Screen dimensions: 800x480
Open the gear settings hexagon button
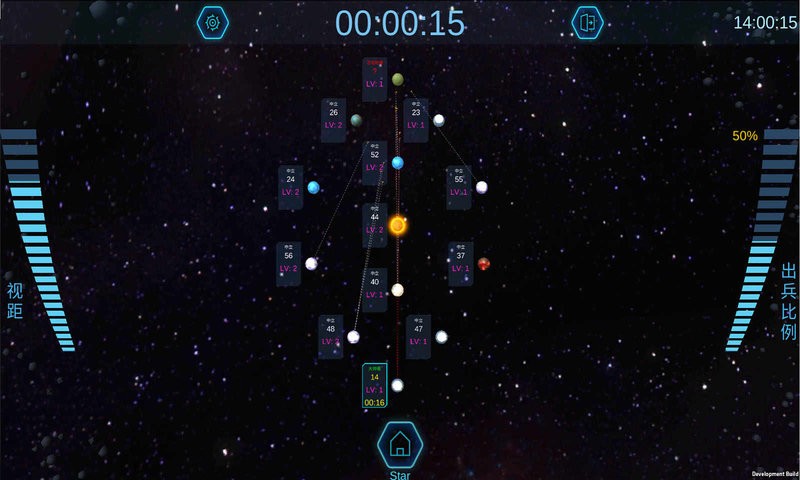(x=212, y=22)
